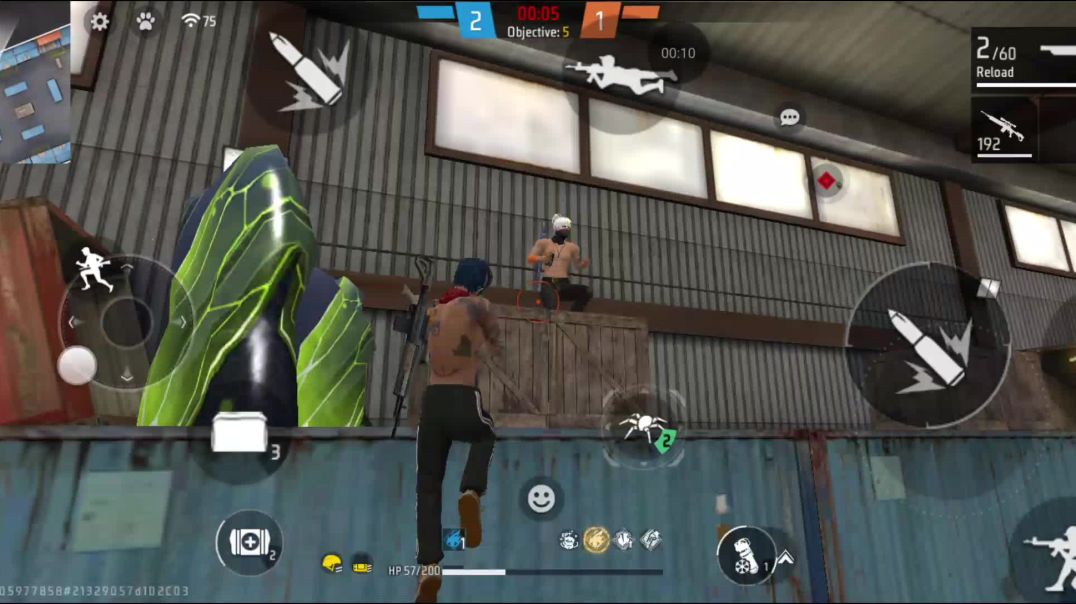Place a gloo wall
1076x604 pixels.
click(240, 438)
